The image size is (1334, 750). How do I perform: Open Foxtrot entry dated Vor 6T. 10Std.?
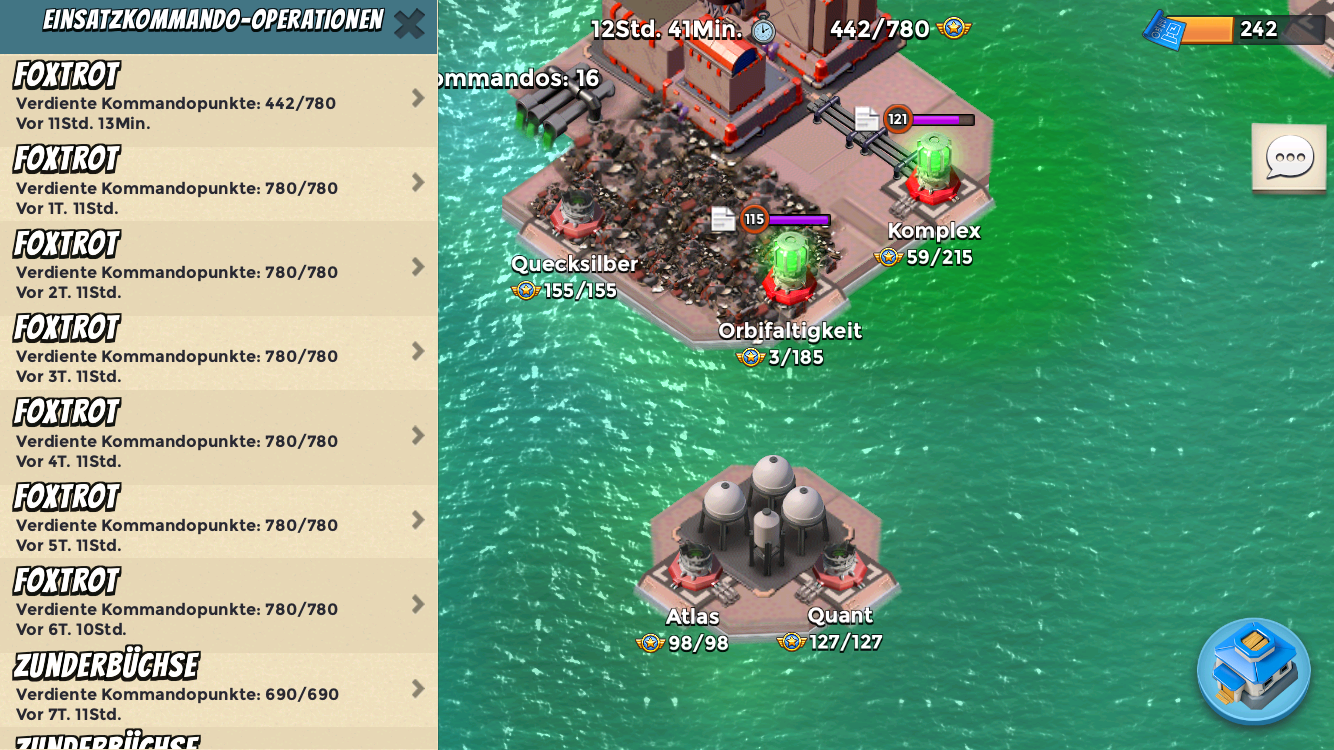(218, 605)
